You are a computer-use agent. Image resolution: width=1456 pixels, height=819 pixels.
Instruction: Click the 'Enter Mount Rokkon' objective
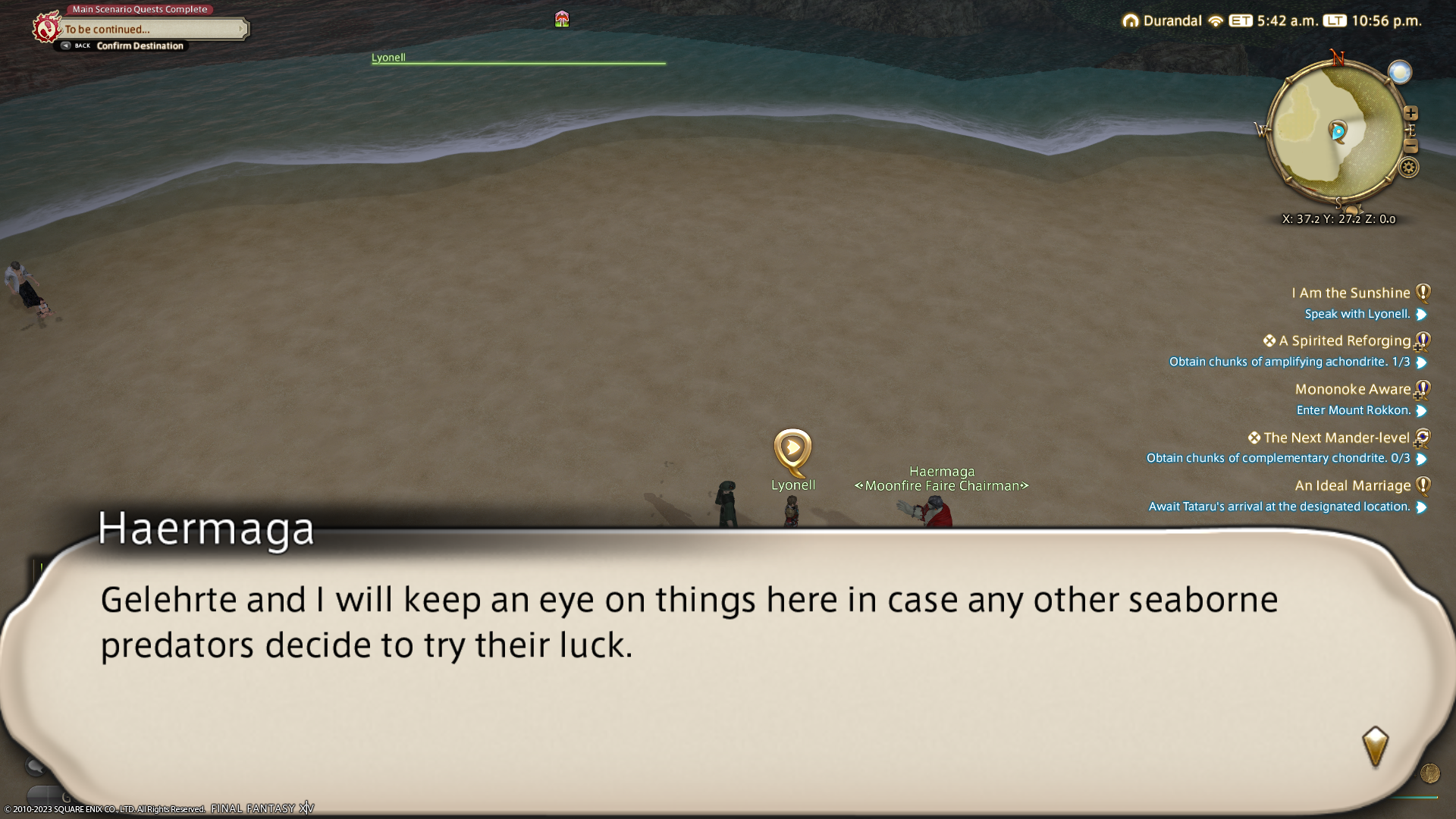click(1353, 410)
